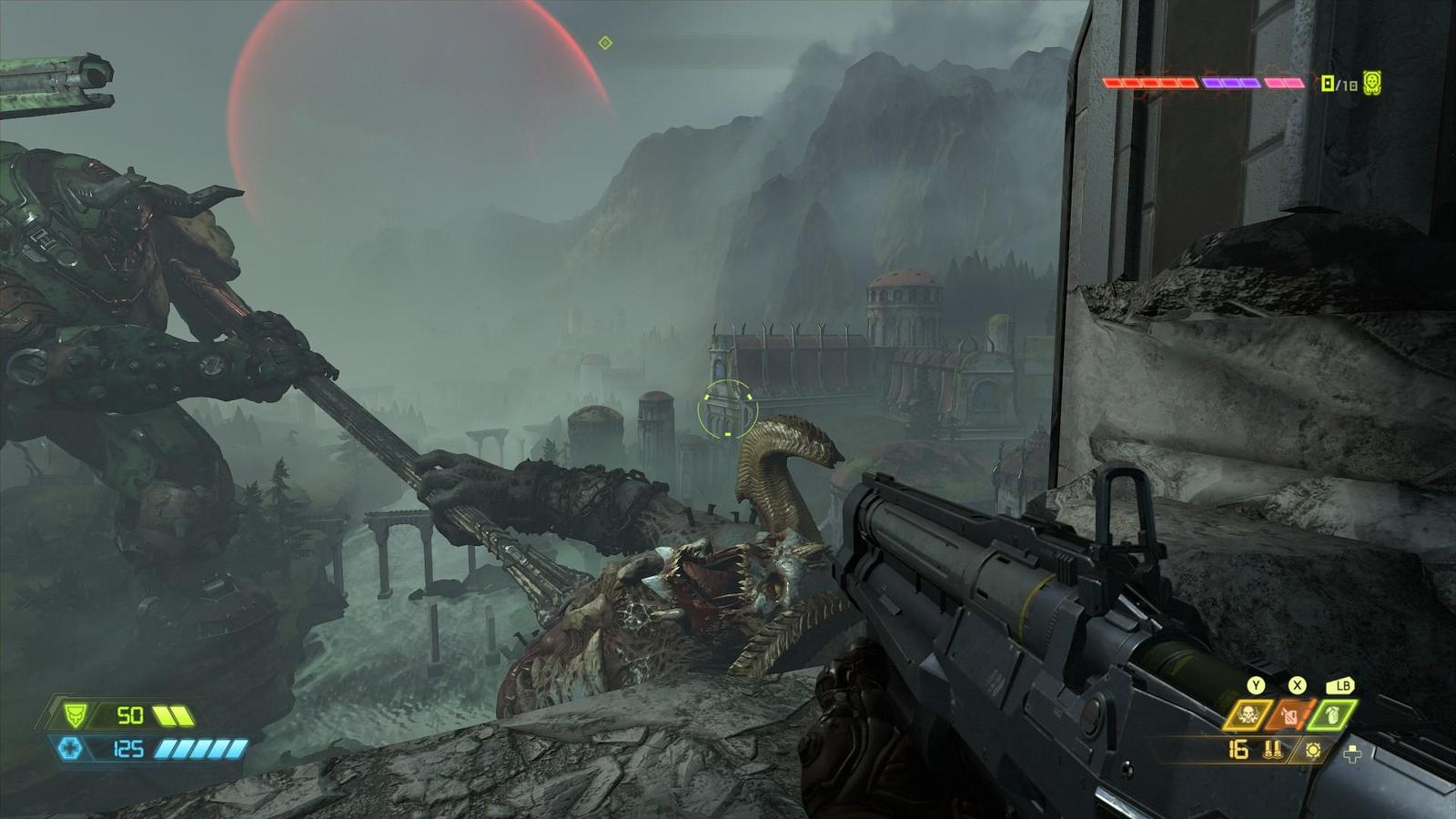Select the yellow demon skull tracker icon
Image resolution: width=1456 pixels, height=819 pixels.
[x=1372, y=84]
